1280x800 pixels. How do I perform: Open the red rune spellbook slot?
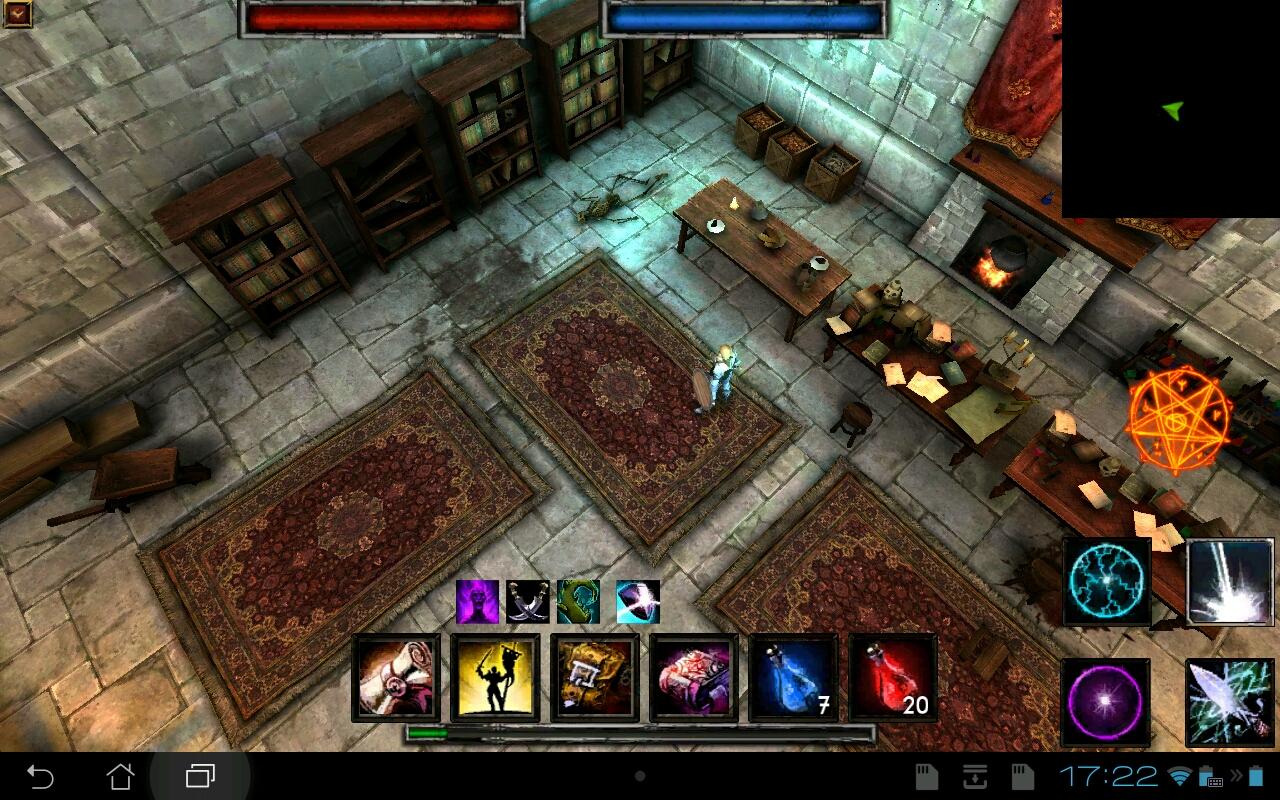point(693,677)
